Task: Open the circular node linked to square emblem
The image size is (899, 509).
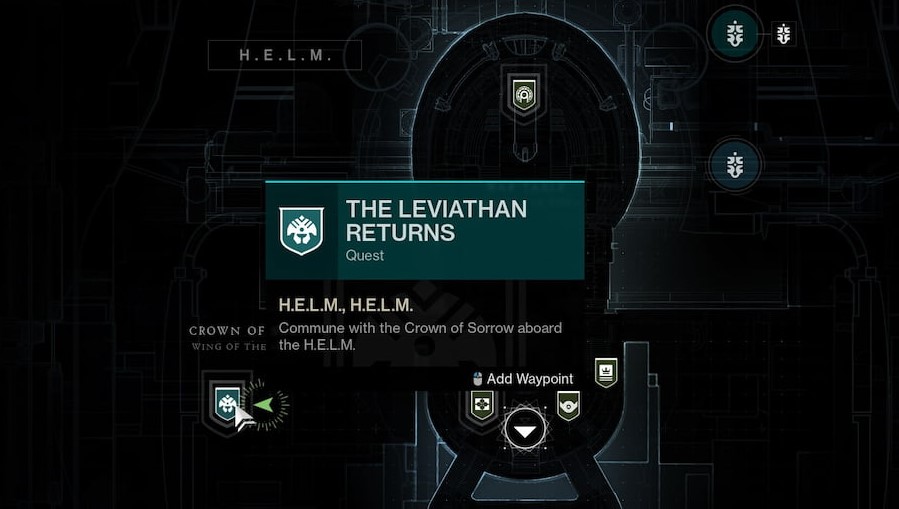Action: coord(736,35)
